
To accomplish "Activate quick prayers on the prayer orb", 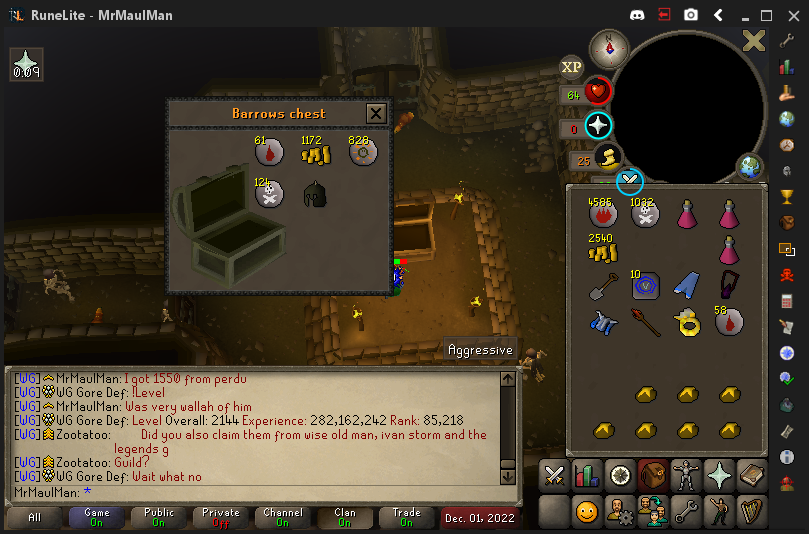I will point(598,126).
